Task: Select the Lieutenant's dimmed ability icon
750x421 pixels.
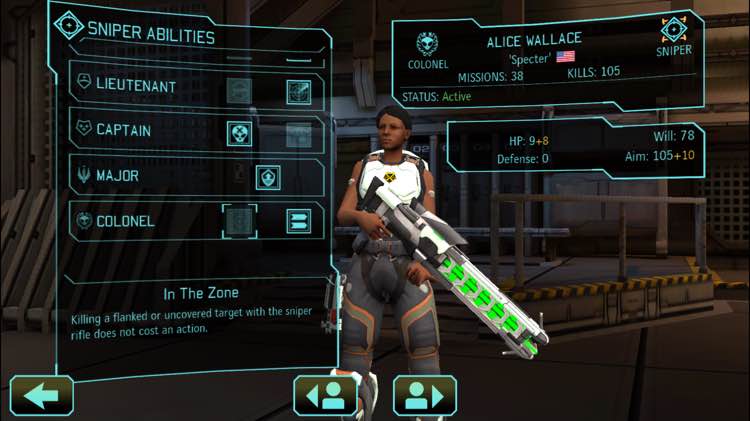Action: 239,90
